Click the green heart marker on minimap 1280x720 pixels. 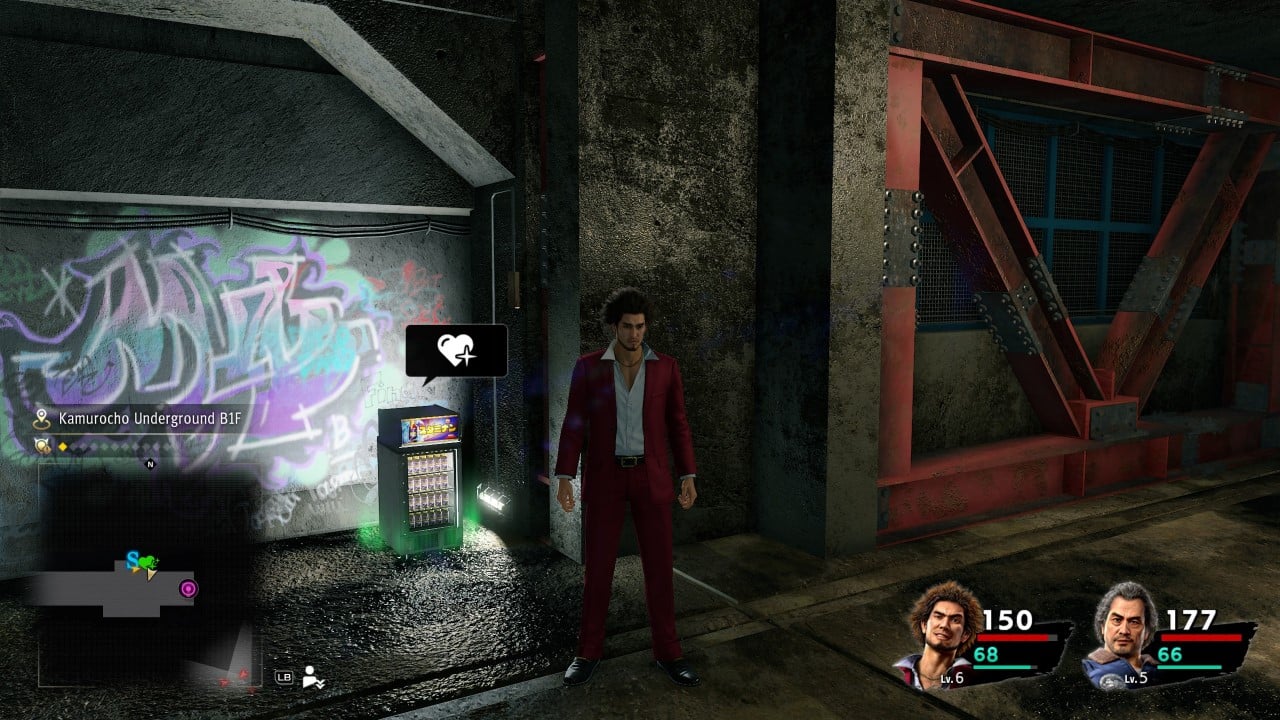[x=148, y=562]
